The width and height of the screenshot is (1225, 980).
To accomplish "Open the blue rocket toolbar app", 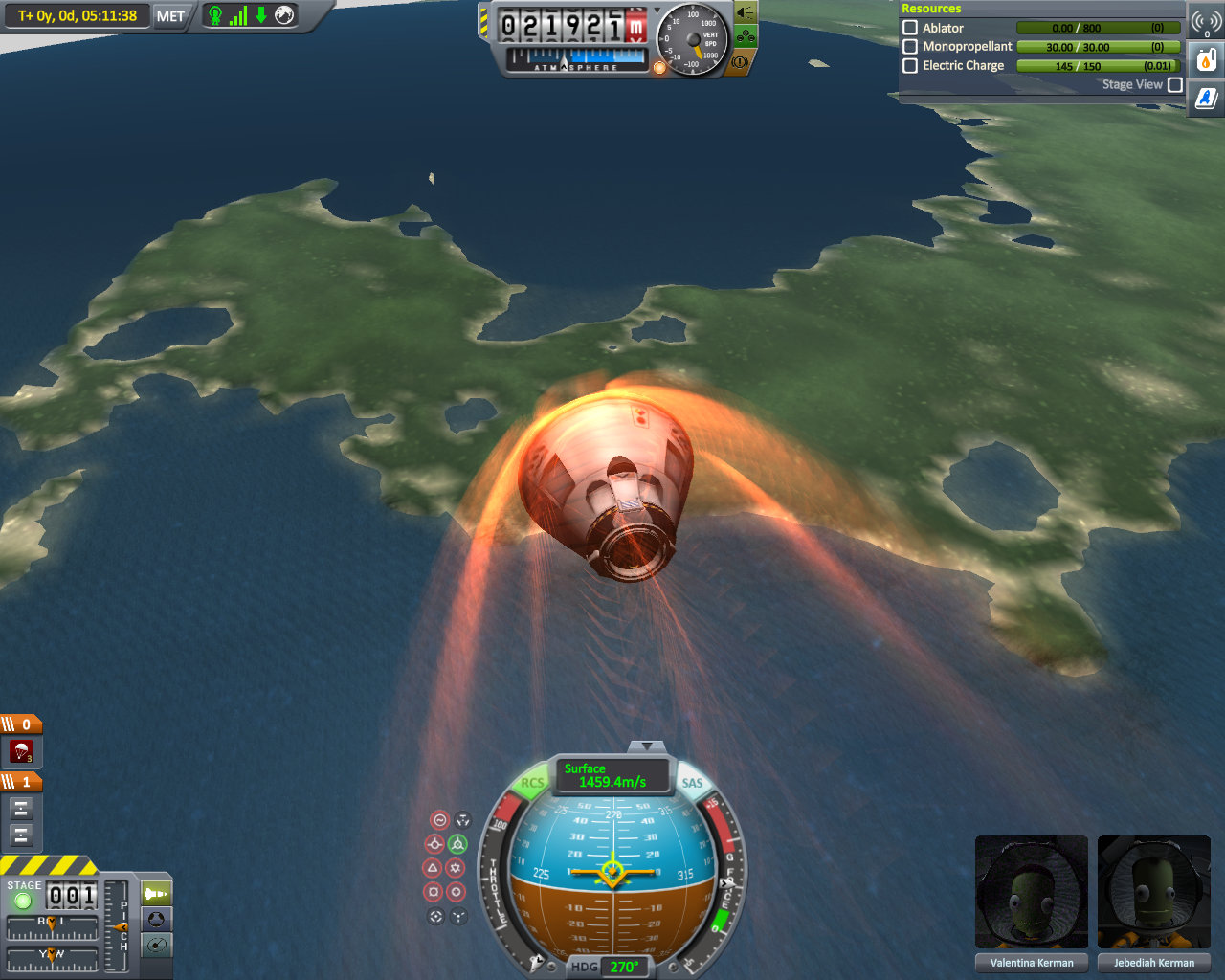I will coord(1207,97).
